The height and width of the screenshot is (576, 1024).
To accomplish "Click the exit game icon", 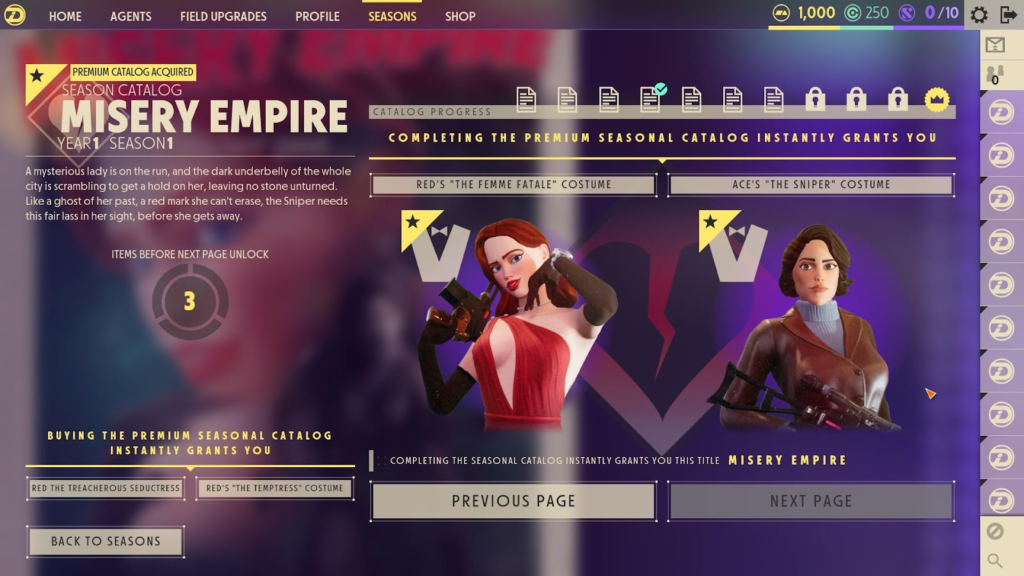I will 1008,15.
